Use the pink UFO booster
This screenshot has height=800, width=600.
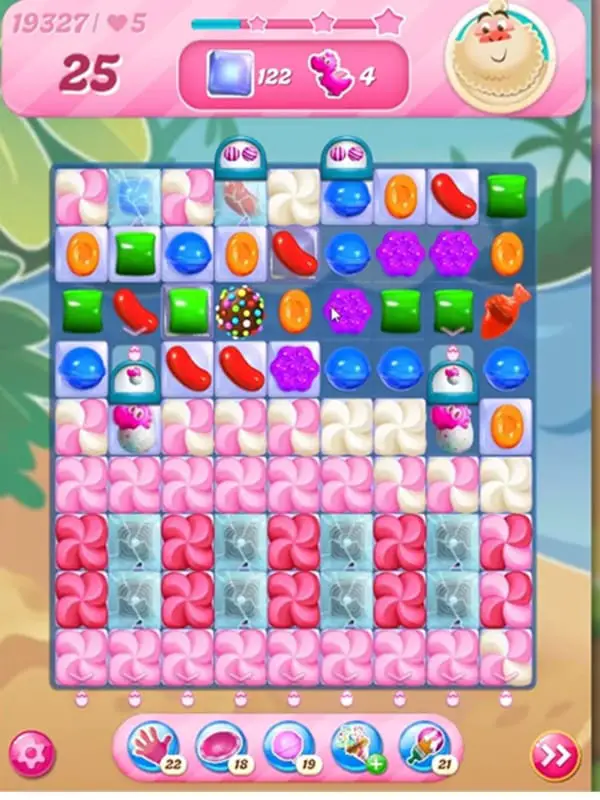coord(219,745)
